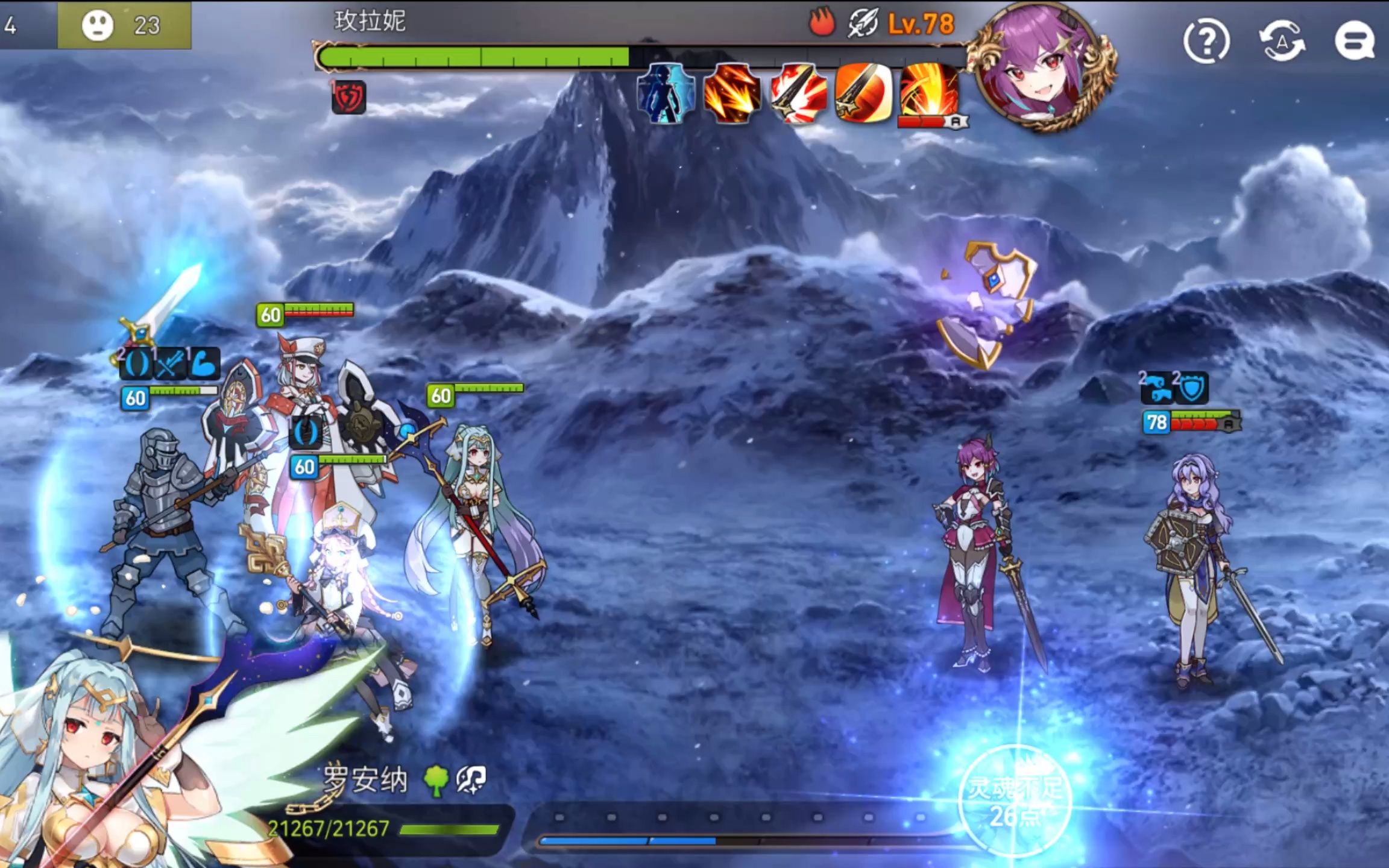This screenshot has width=1389, height=868.
Task: Open the chat speech bubble
Action: tap(1354, 42)
